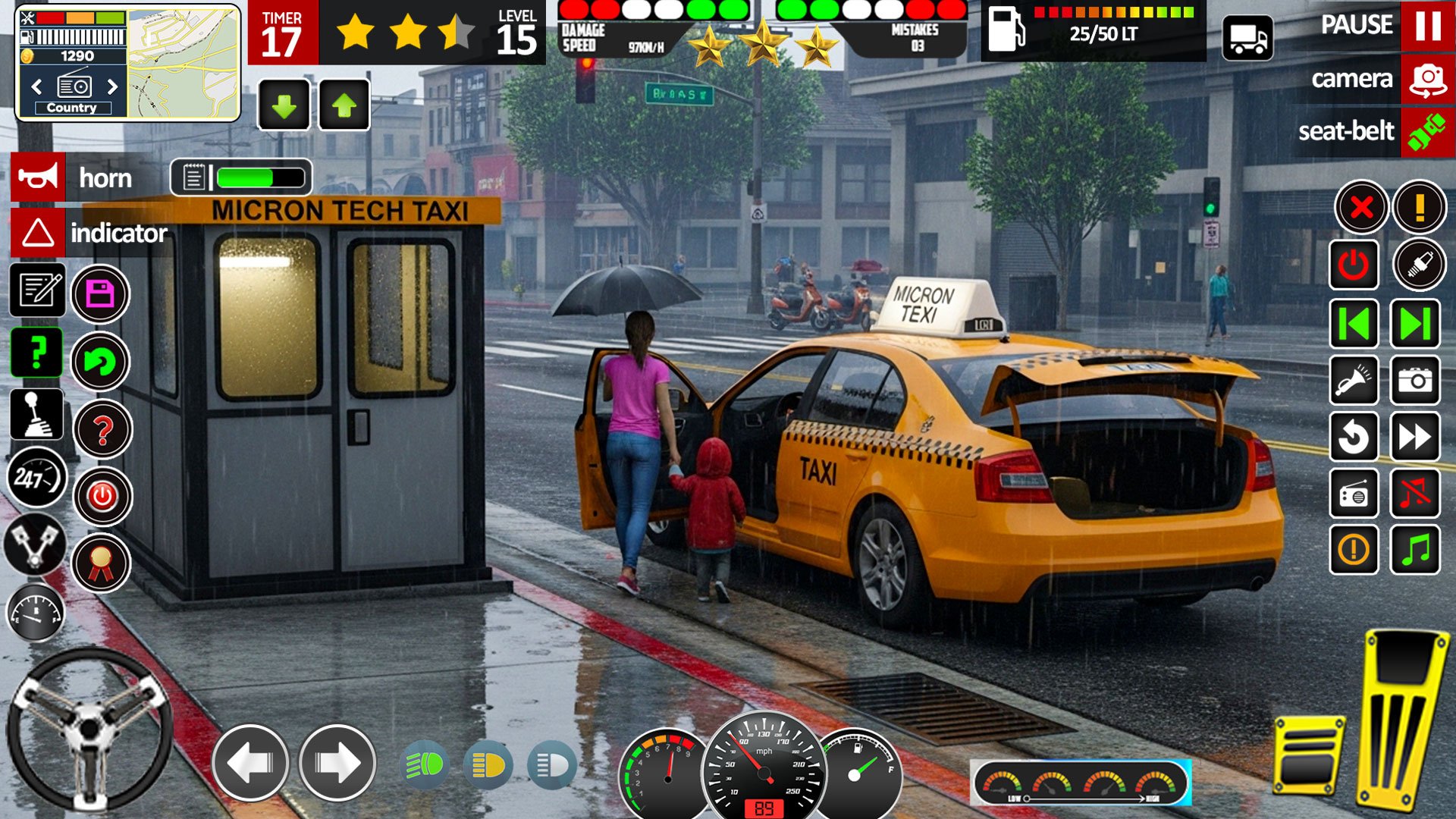Screen dimensions: 1456x819
Task: Mute the music with crossed-note icon
Action: [1415, 492]
